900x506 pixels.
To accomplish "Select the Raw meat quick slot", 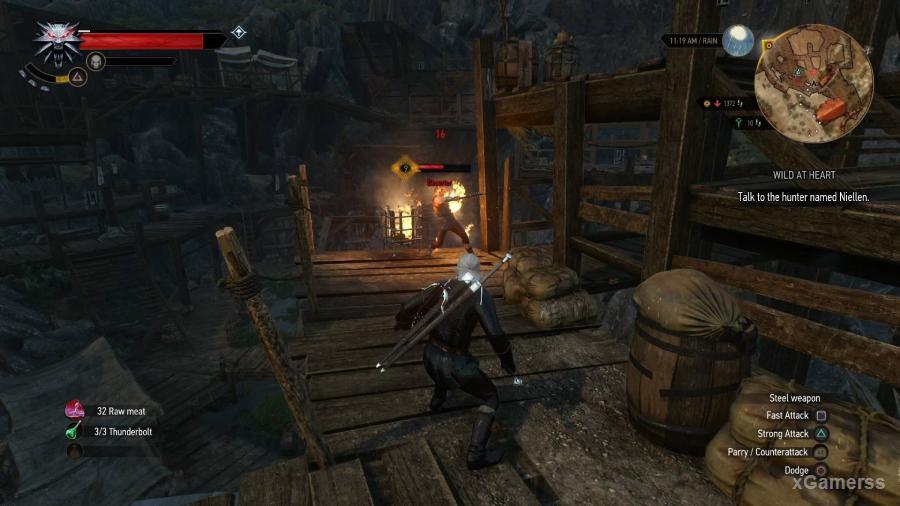I will [x=75, y=410].
